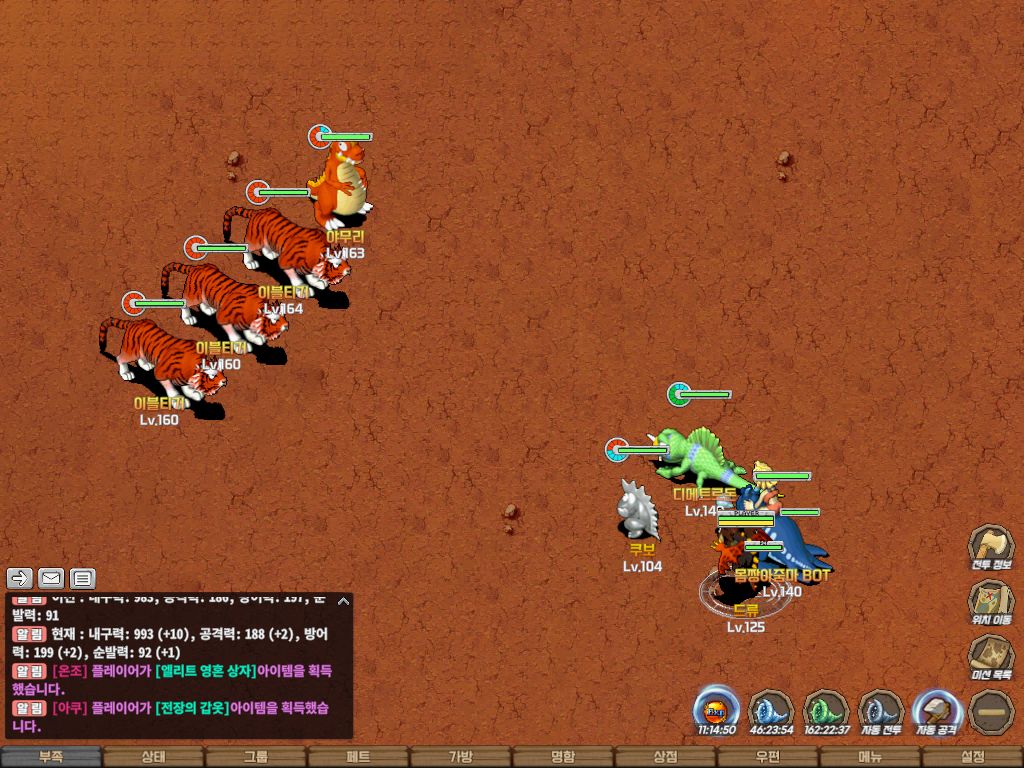Toggle 자동 공격 auto attack hammer icon

tap(936, 709)
